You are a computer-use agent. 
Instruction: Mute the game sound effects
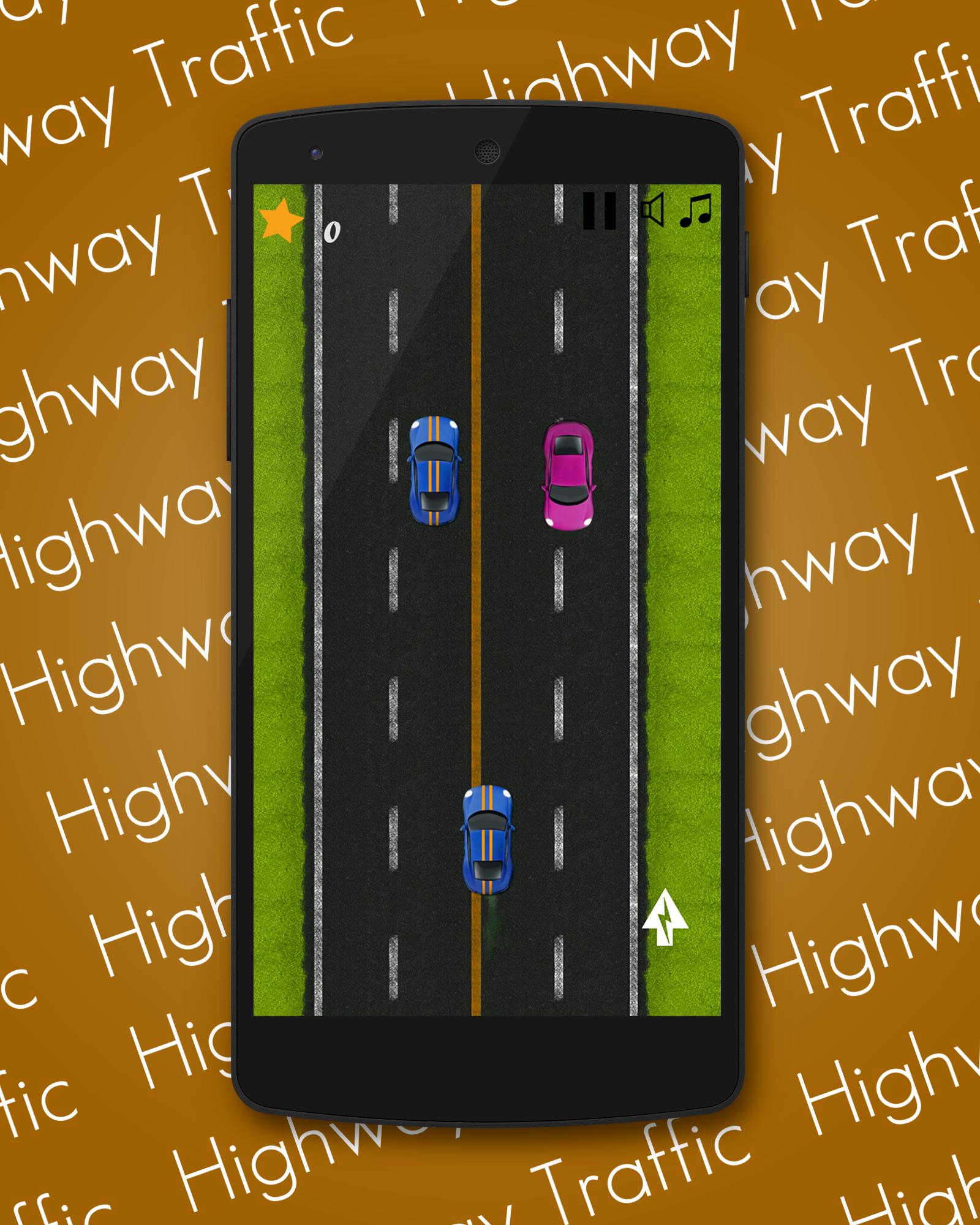tap(651, 210)
